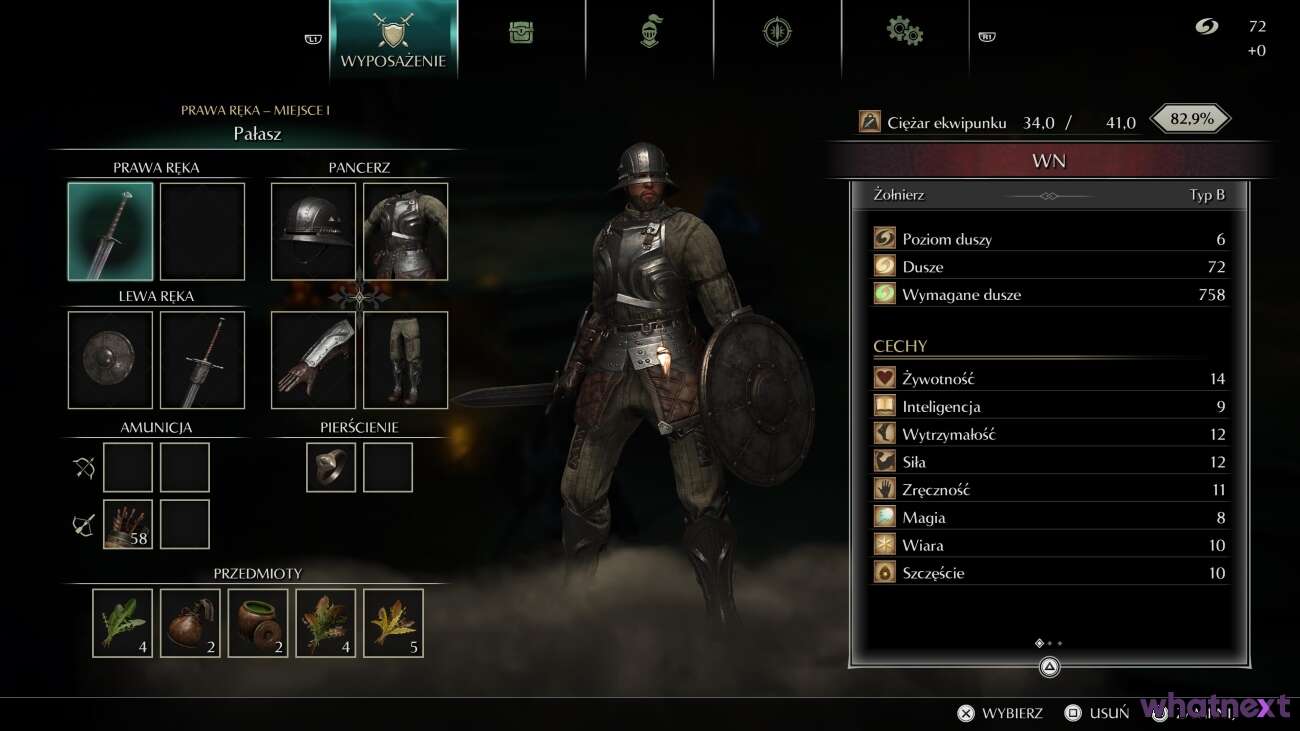Select the equipped Pałasz in Prawa Ręka slot
1300x731 pixels.
click(x=110, y=231)
